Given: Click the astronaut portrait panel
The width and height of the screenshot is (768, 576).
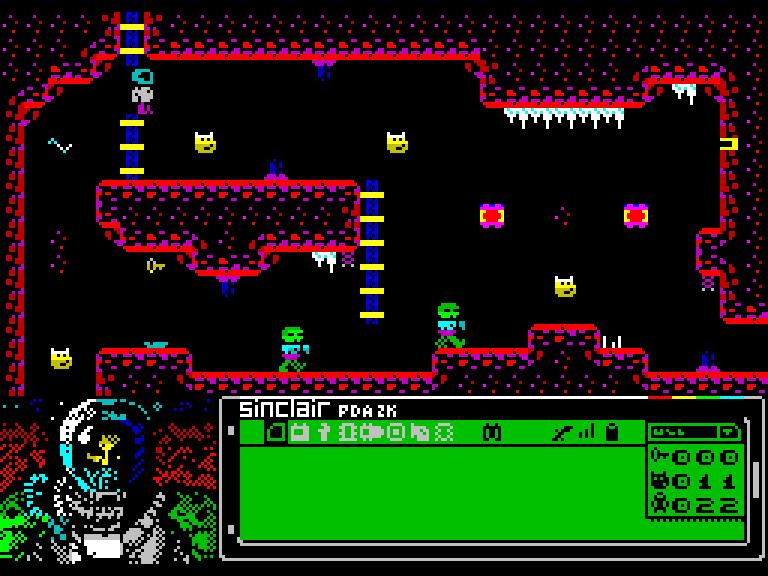Looking at the screenshot, I should (108, 480).
